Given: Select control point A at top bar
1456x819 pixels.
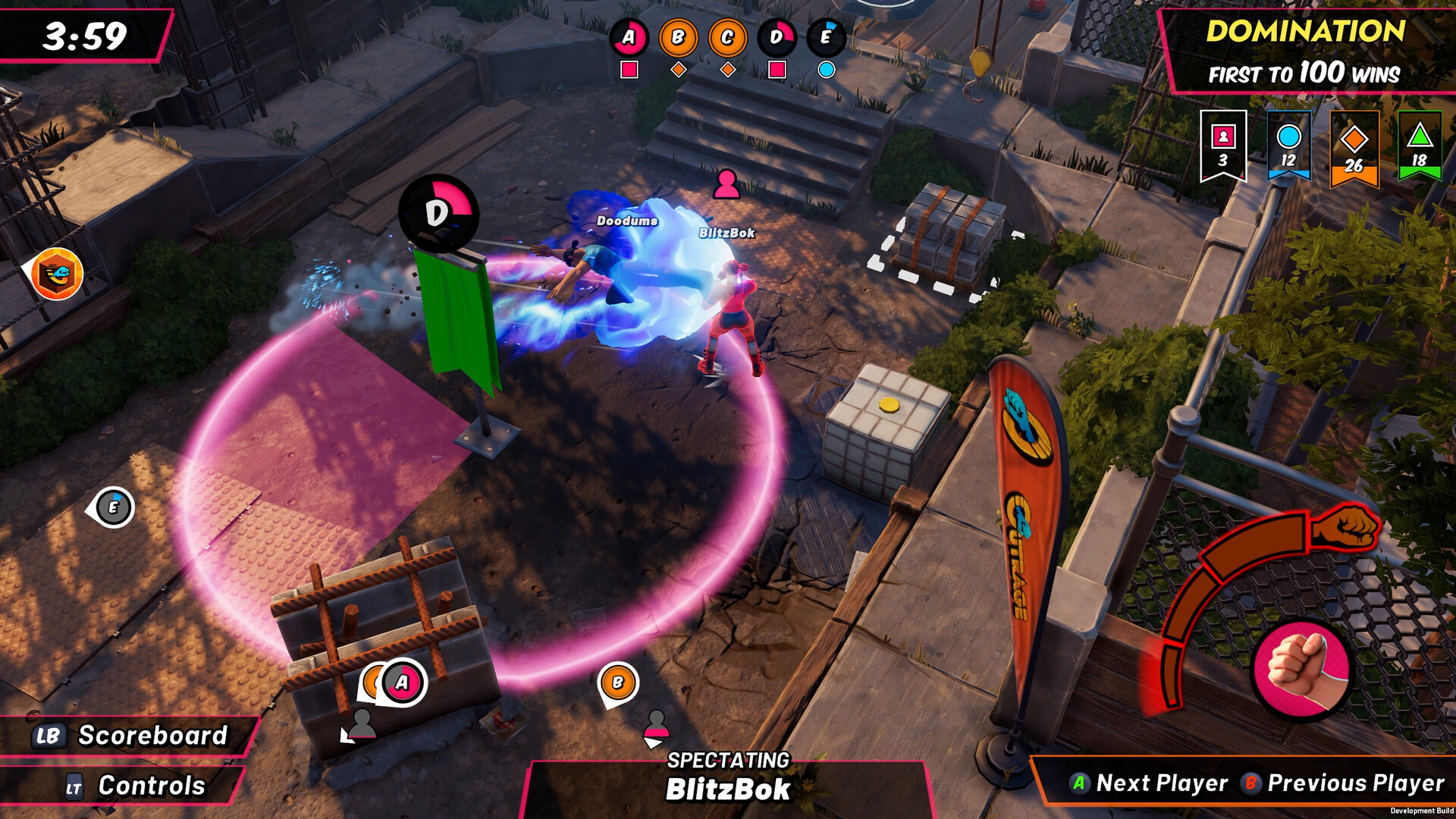Looking at the screenshot, I should (x=629, y=38).
